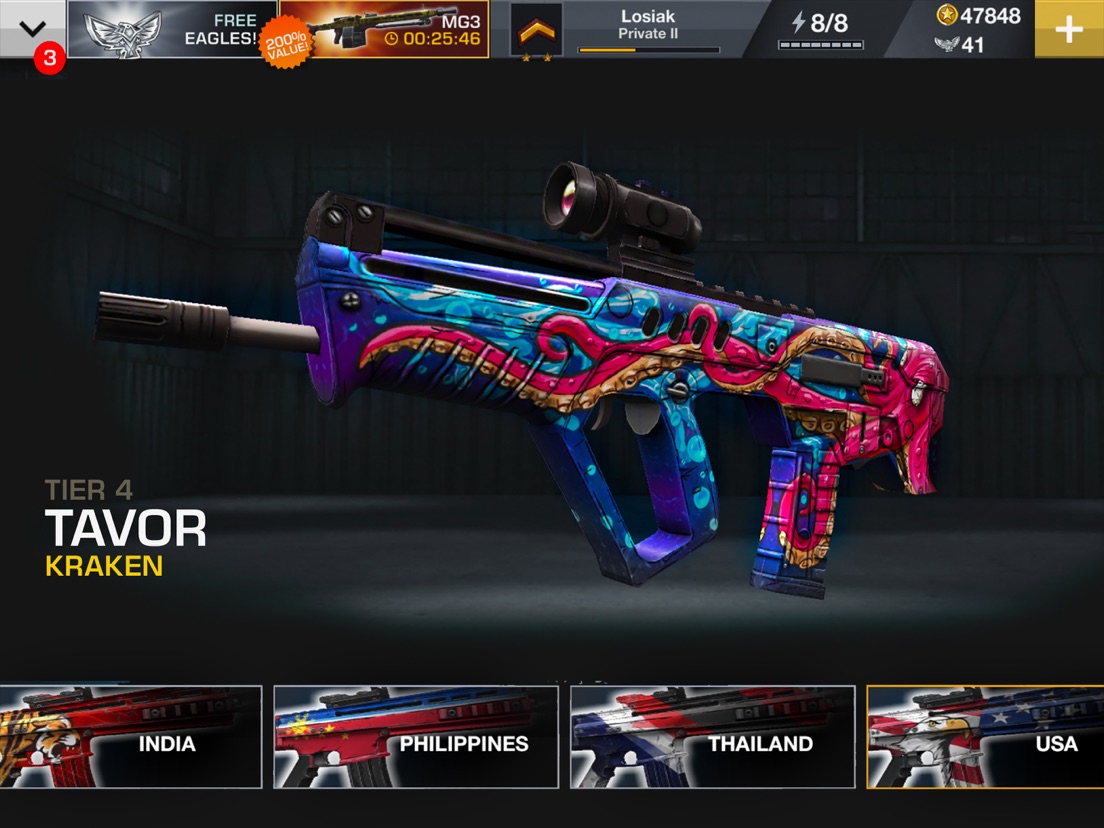Viewport: 1104px width, 828px height.
Task: Tap the 8/8 energy indicator
Action: click(822, 29)
